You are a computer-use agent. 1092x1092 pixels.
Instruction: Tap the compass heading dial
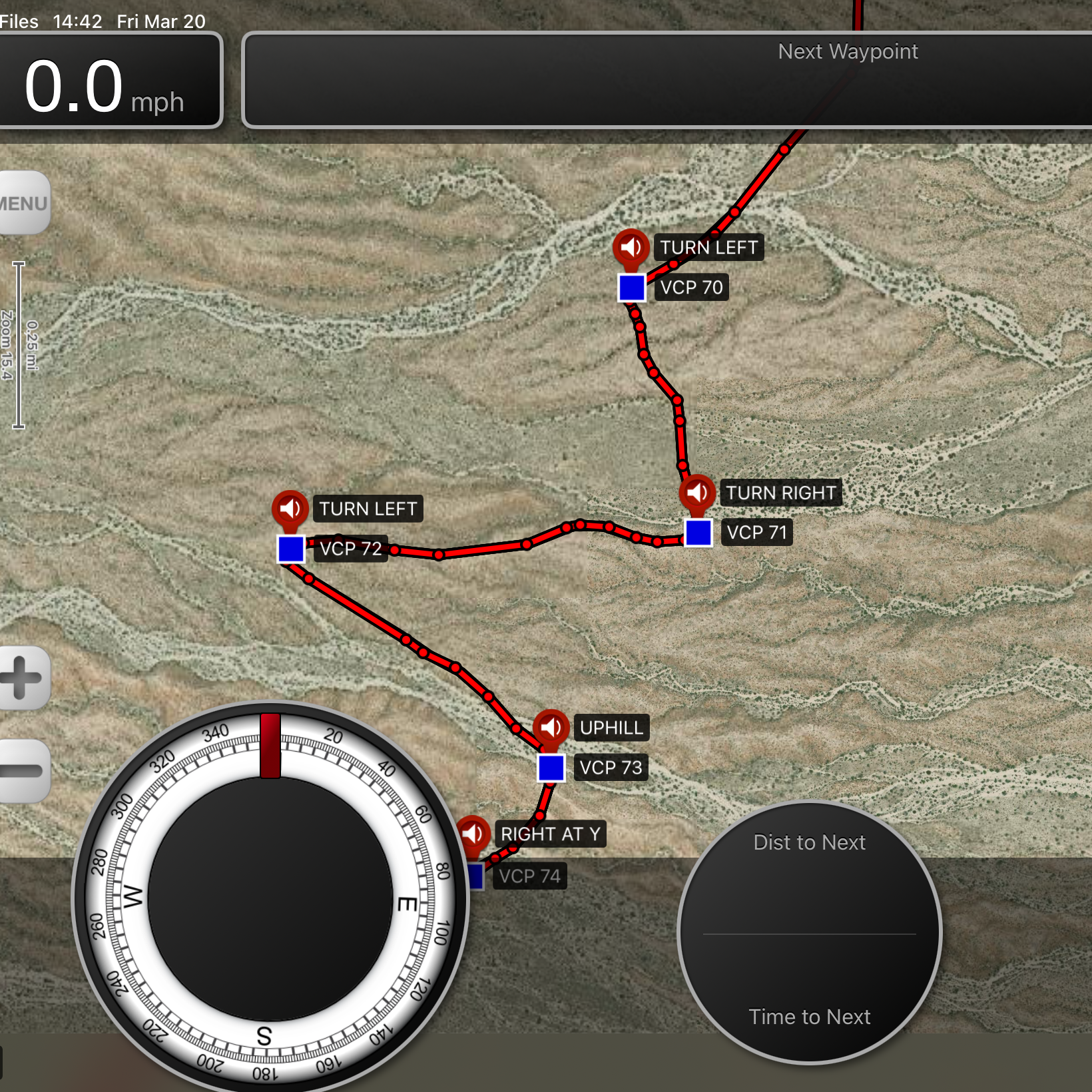(270, 899)
